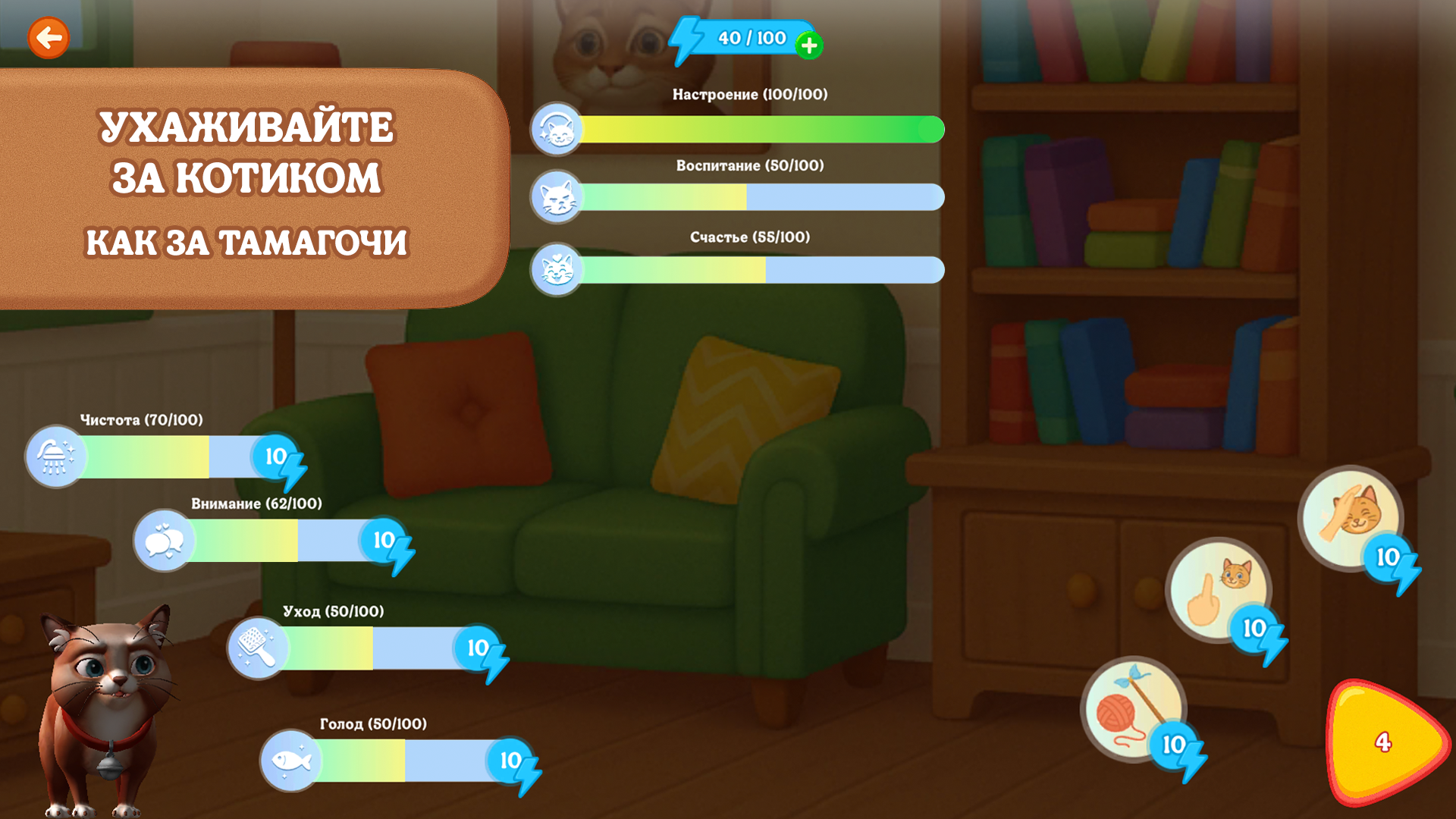Click the mood cat face icon beside Настроение
1456x819 pixels.
tap(557, 127)
